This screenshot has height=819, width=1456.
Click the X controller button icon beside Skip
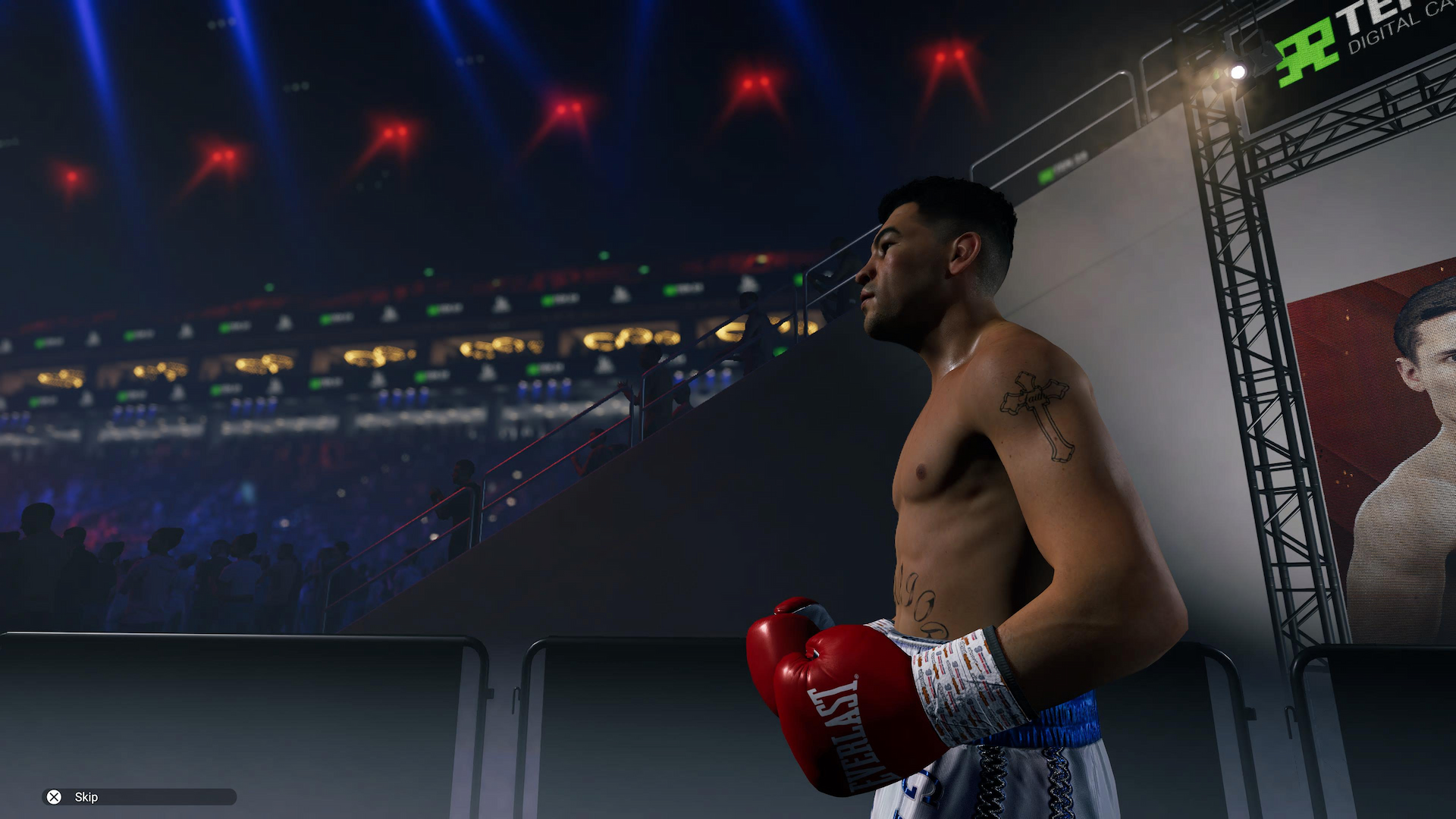(x=53, y=797)
